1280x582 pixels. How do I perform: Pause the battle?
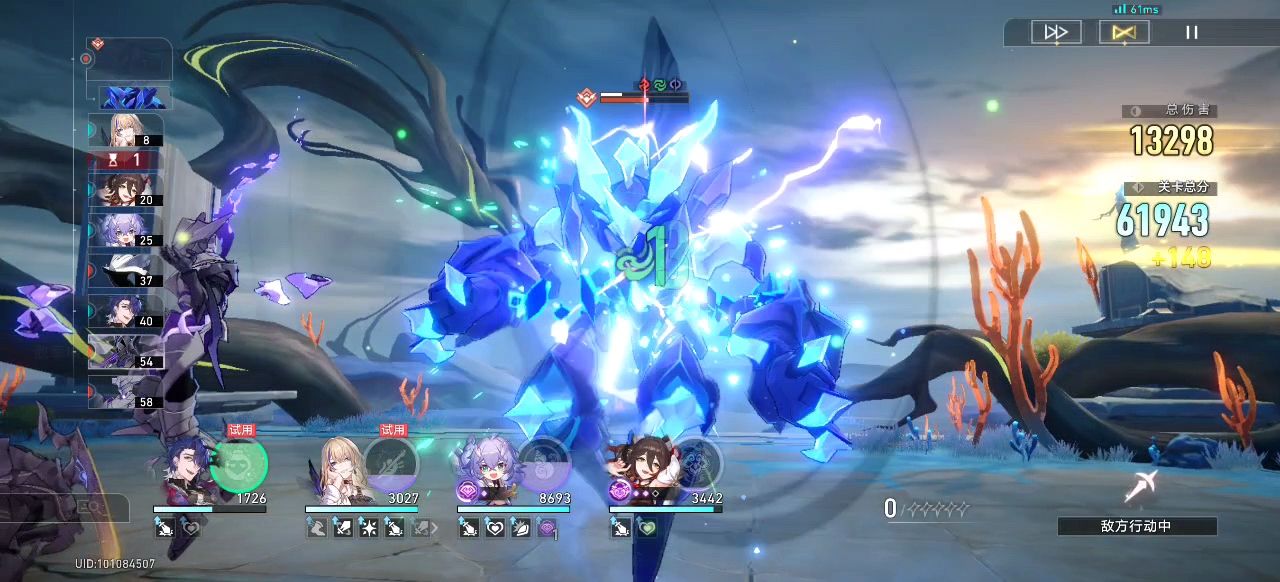click(1191, 32)
